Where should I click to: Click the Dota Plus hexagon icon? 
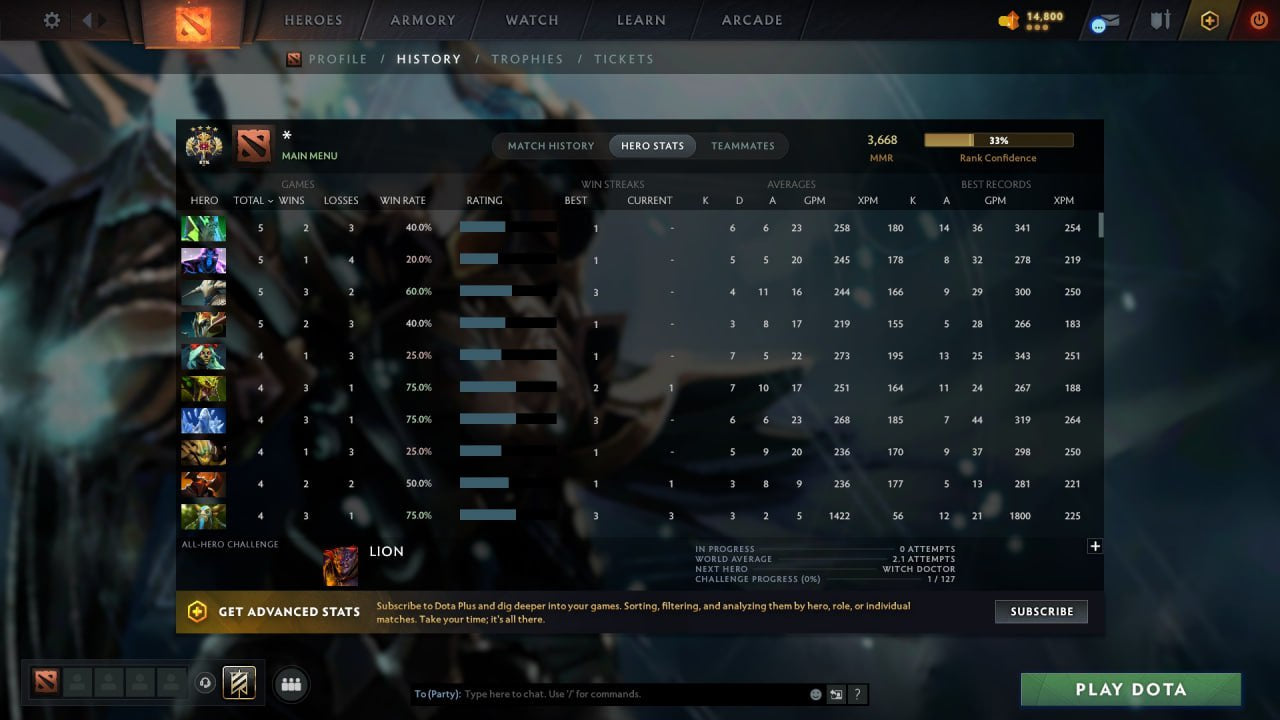point(1209,20)
